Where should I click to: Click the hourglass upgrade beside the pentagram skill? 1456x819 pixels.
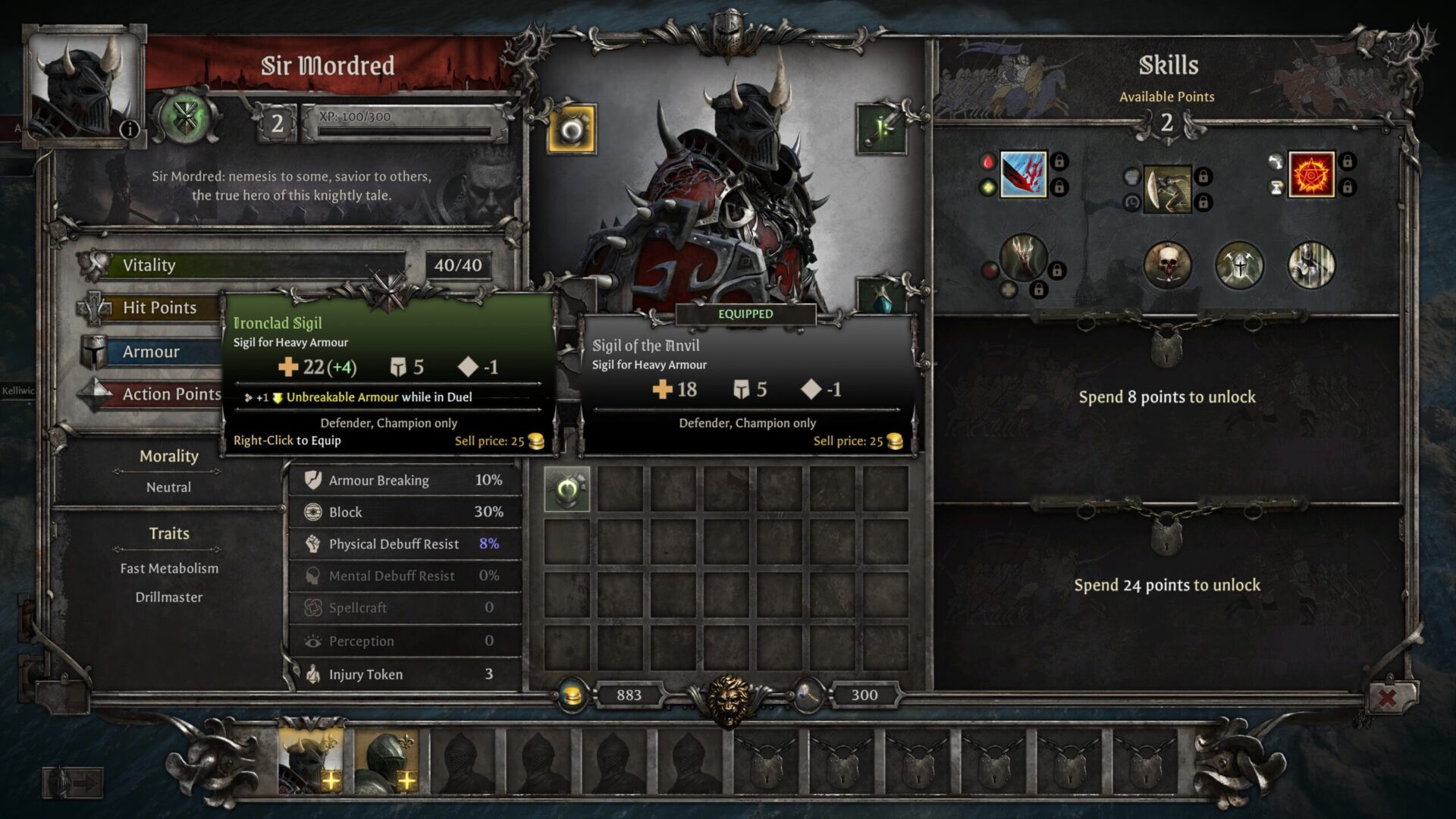pyautogui.click(x=1276, y=187)
